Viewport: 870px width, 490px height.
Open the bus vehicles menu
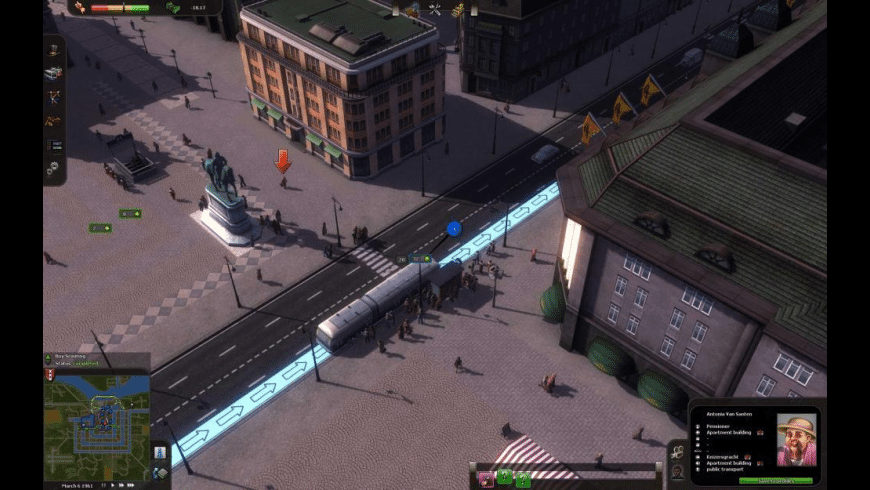coord(54,72)
